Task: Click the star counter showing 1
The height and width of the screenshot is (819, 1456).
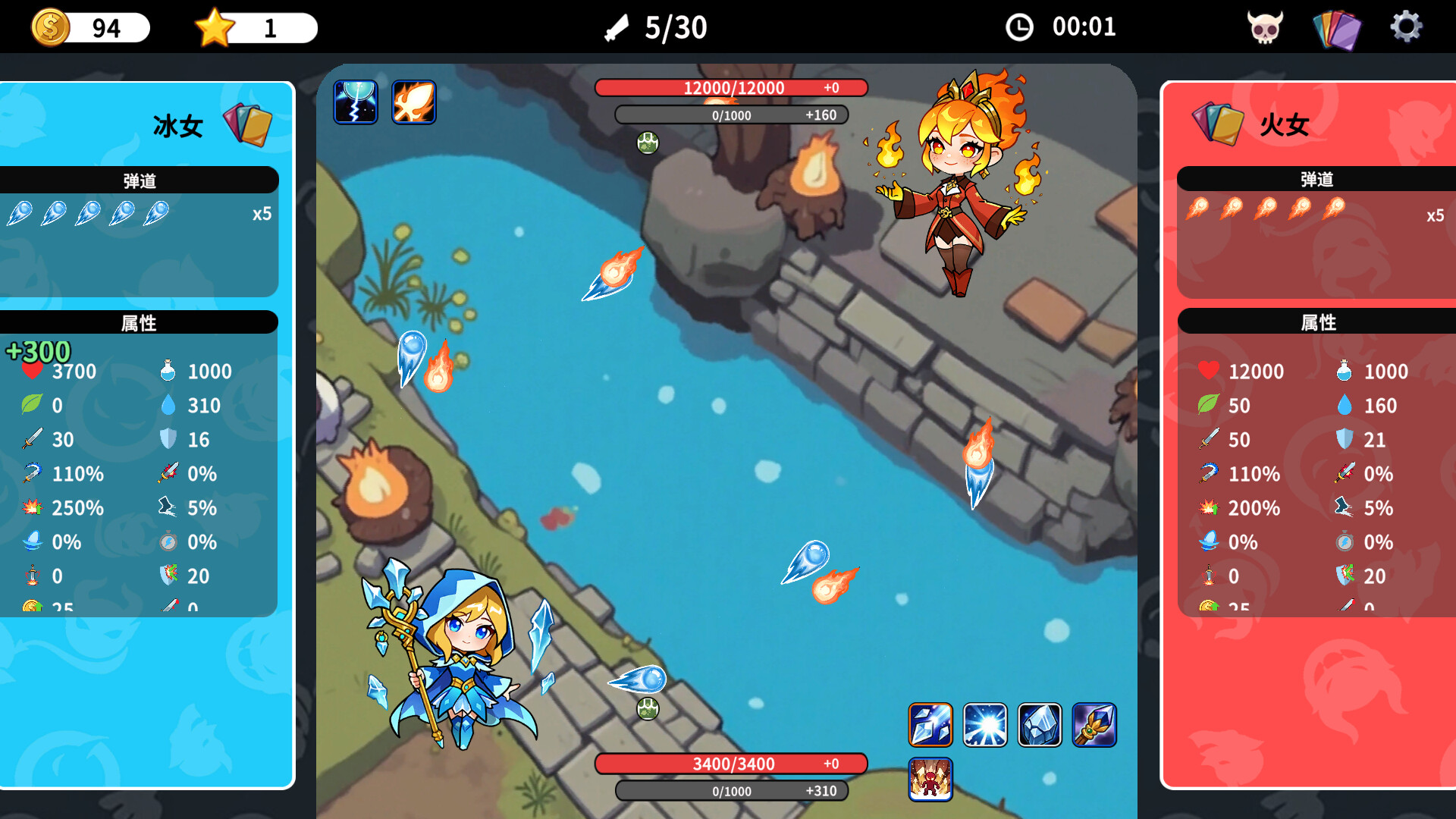Action: tap(254, 27)
